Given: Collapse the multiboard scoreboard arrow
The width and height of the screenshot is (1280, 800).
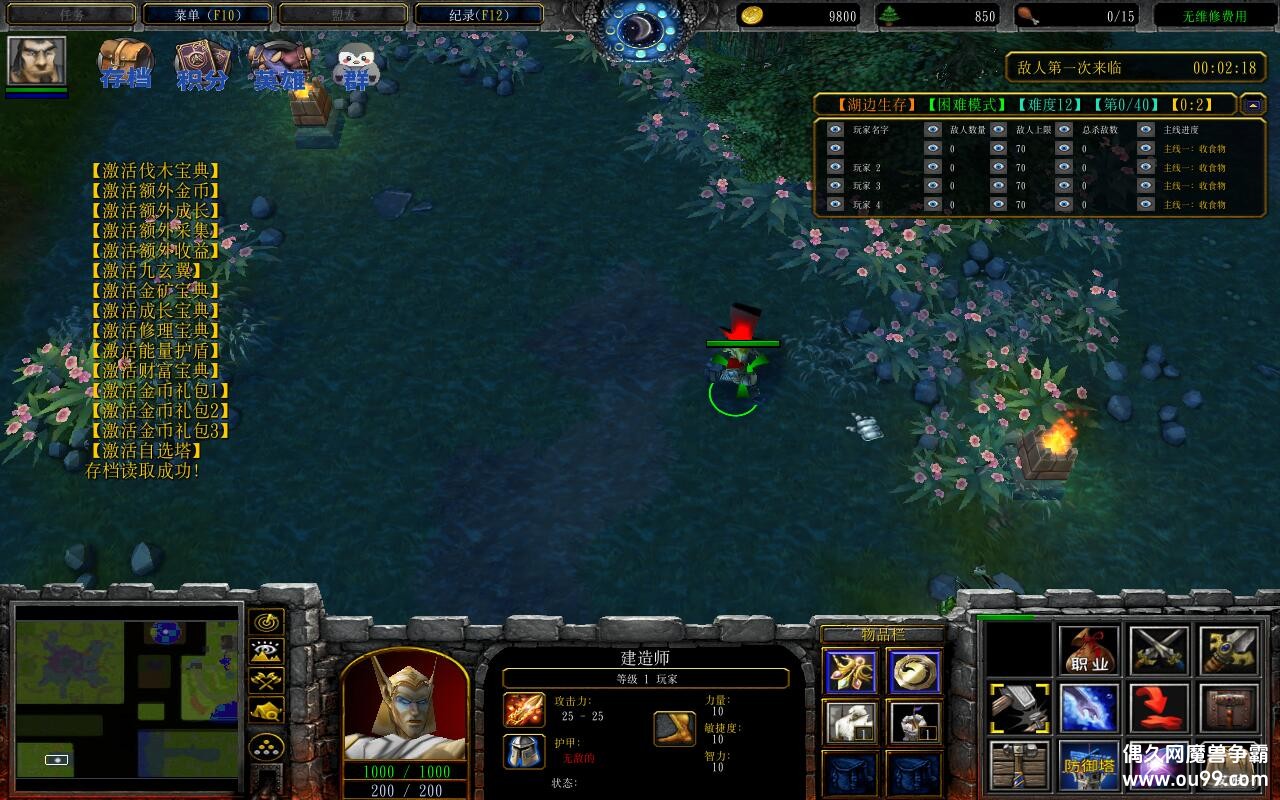Looking at the screenshot, I should (1252, 104).
